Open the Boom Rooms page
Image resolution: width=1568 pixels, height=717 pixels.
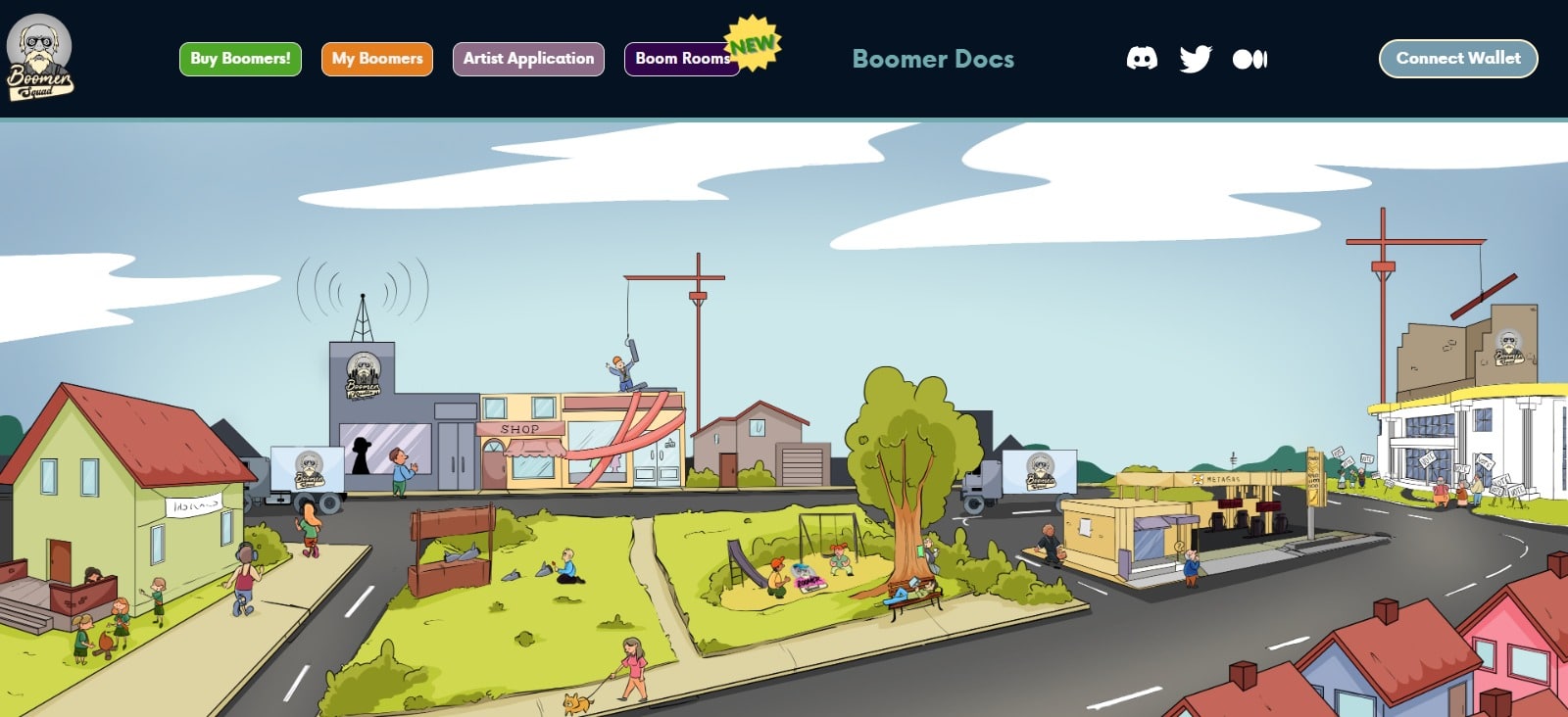click(682, 58)
